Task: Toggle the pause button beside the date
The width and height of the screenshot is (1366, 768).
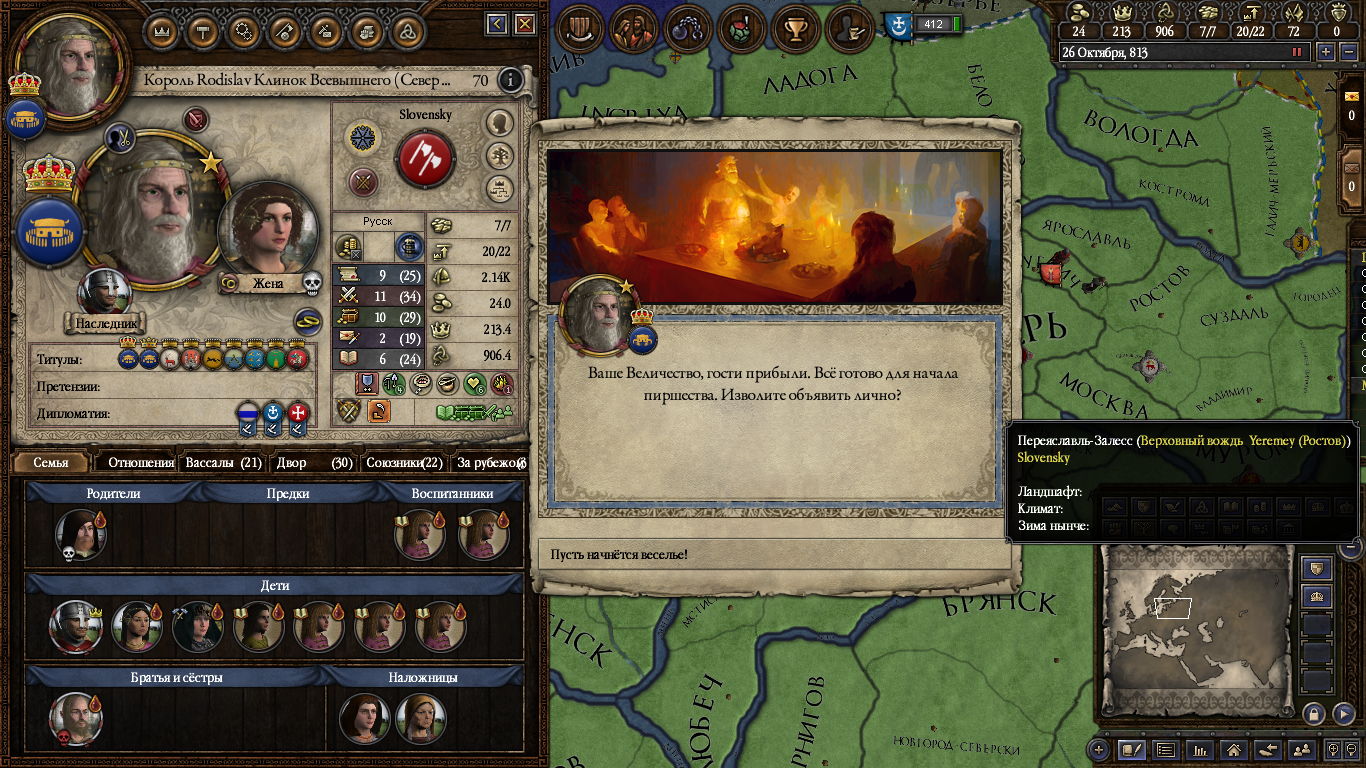Action: point(1298,52)
